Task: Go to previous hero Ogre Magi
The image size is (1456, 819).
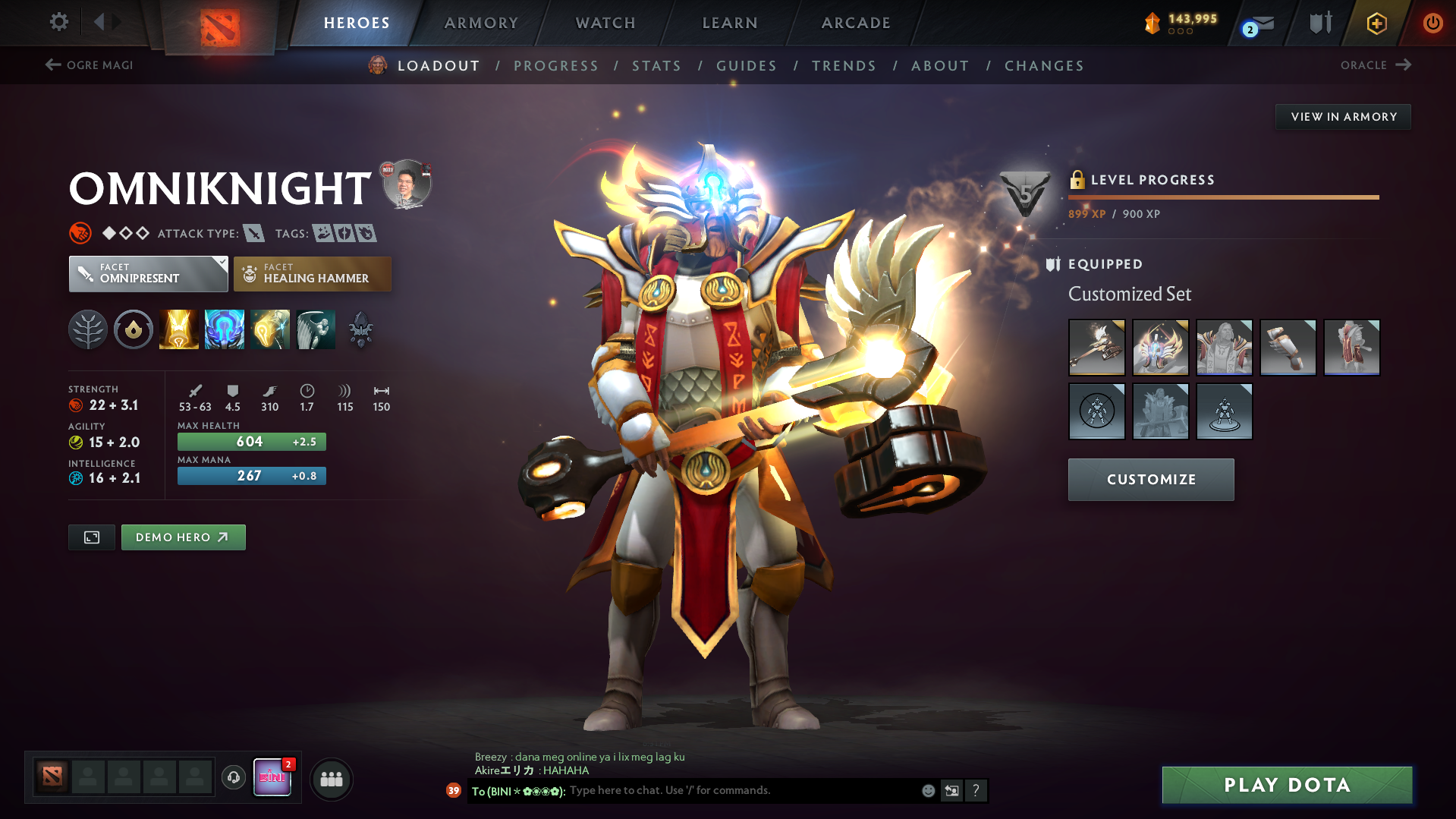Action: tap(90, 65)
